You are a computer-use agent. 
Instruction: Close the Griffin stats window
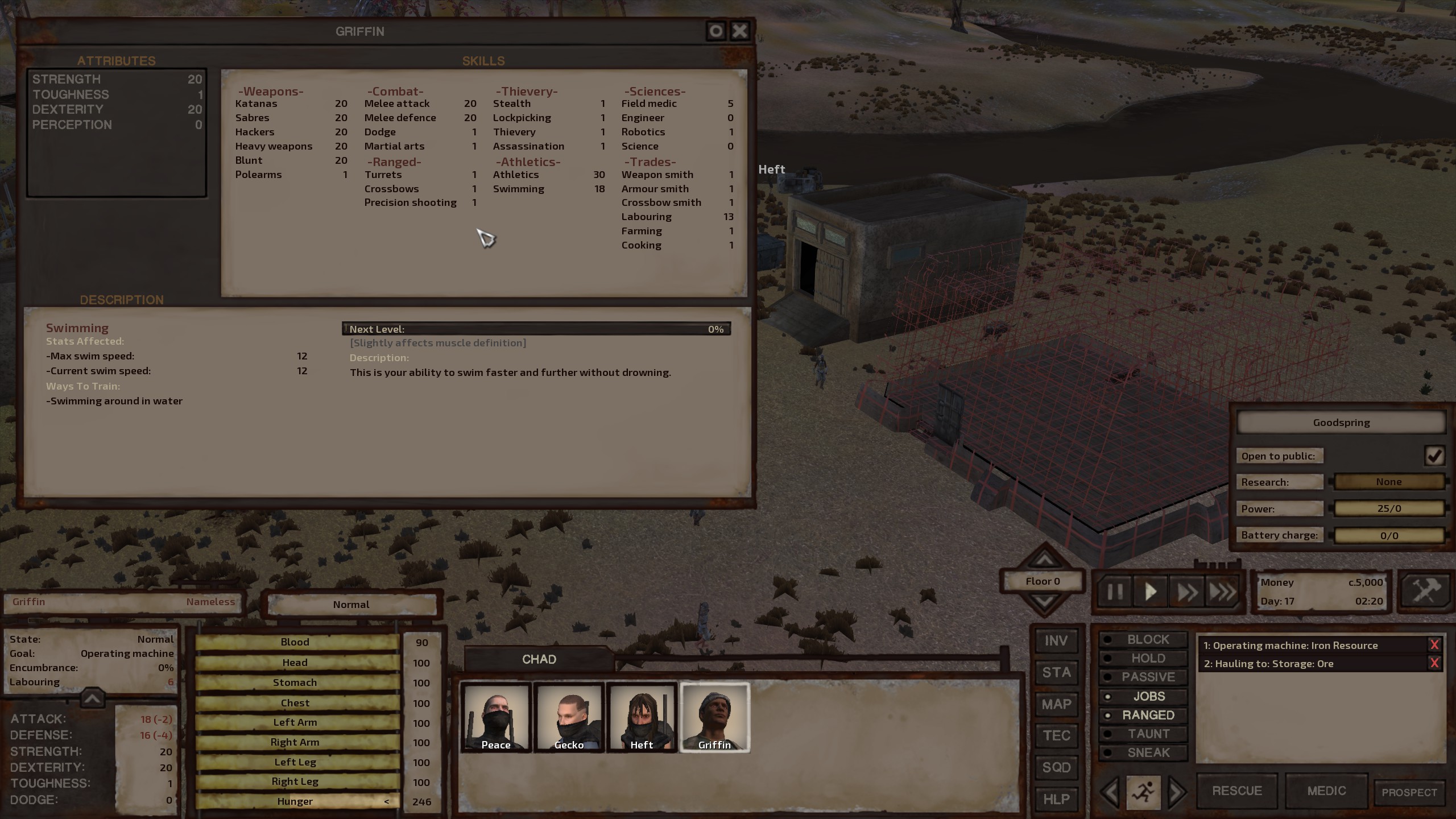point(739,31)
